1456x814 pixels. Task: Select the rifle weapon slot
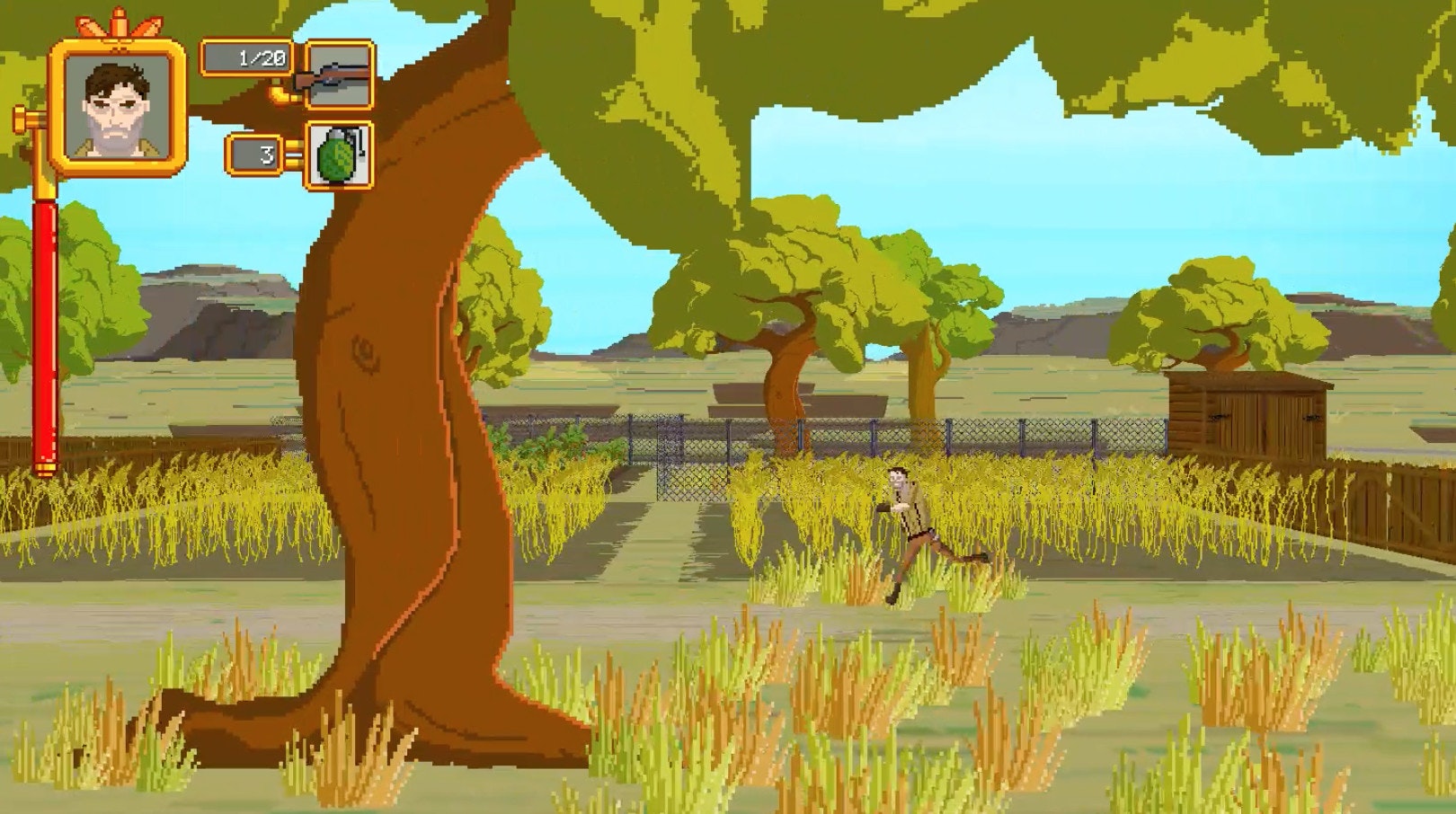339,75
